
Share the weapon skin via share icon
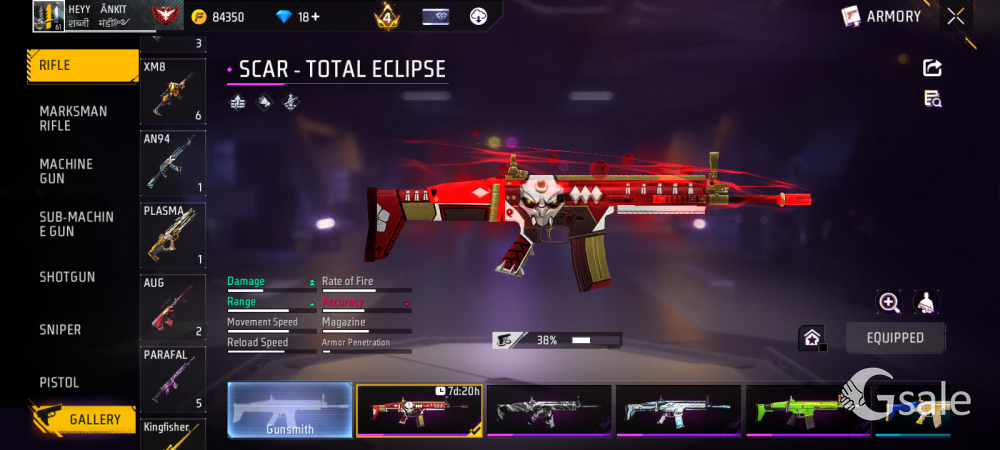[932, 68]
